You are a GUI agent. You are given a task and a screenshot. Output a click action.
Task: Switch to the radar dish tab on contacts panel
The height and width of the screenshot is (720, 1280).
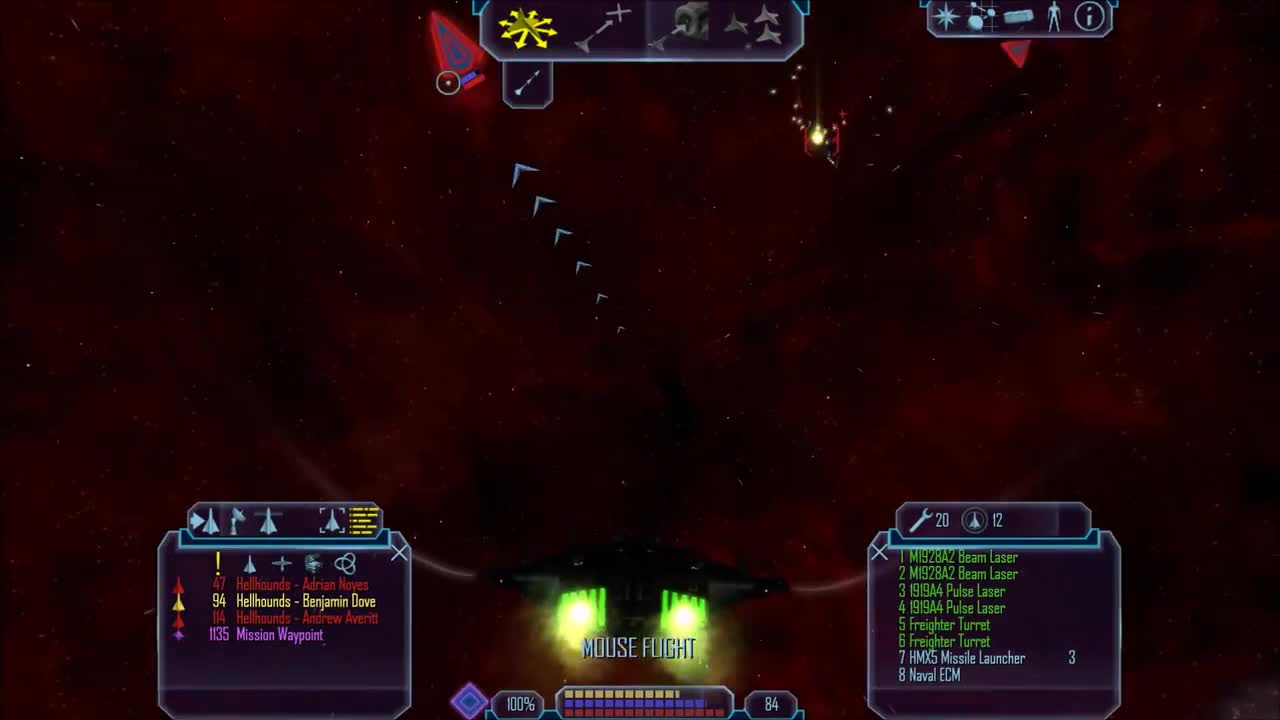click(x=238, y=519)
